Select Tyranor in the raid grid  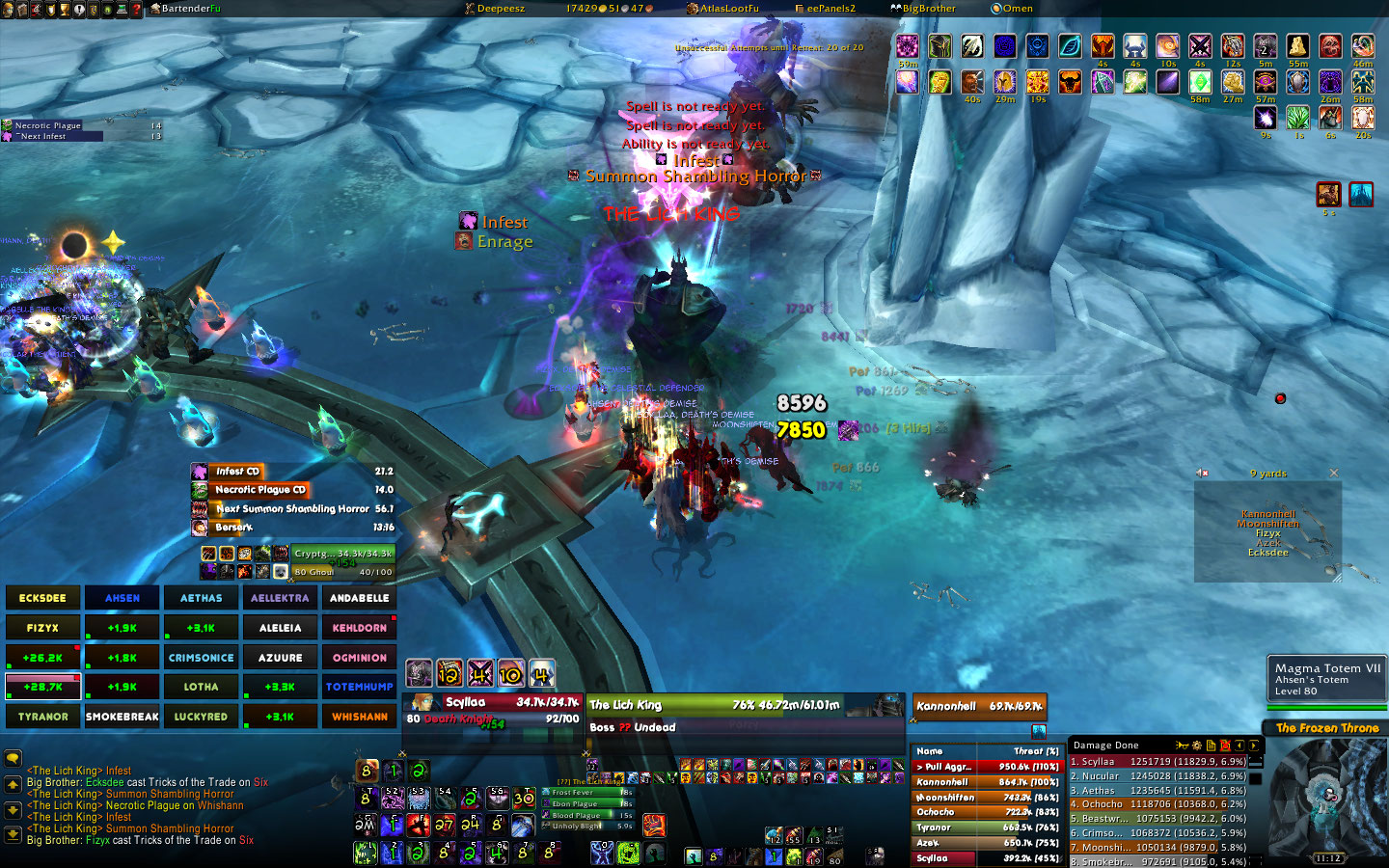[x=42, y=717]
